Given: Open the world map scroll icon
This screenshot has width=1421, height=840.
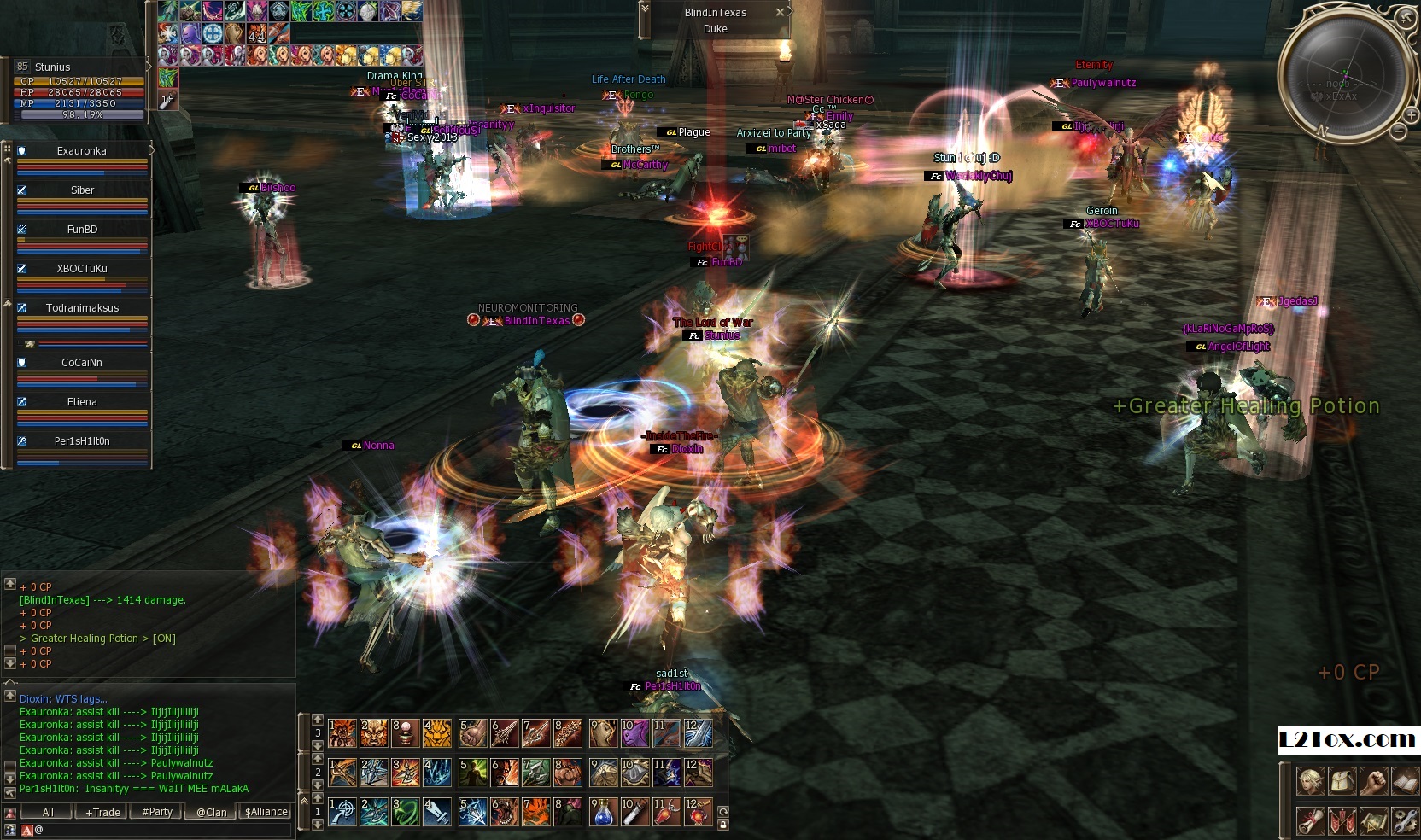Looking at the screenshot, I should coord(1373,821).
